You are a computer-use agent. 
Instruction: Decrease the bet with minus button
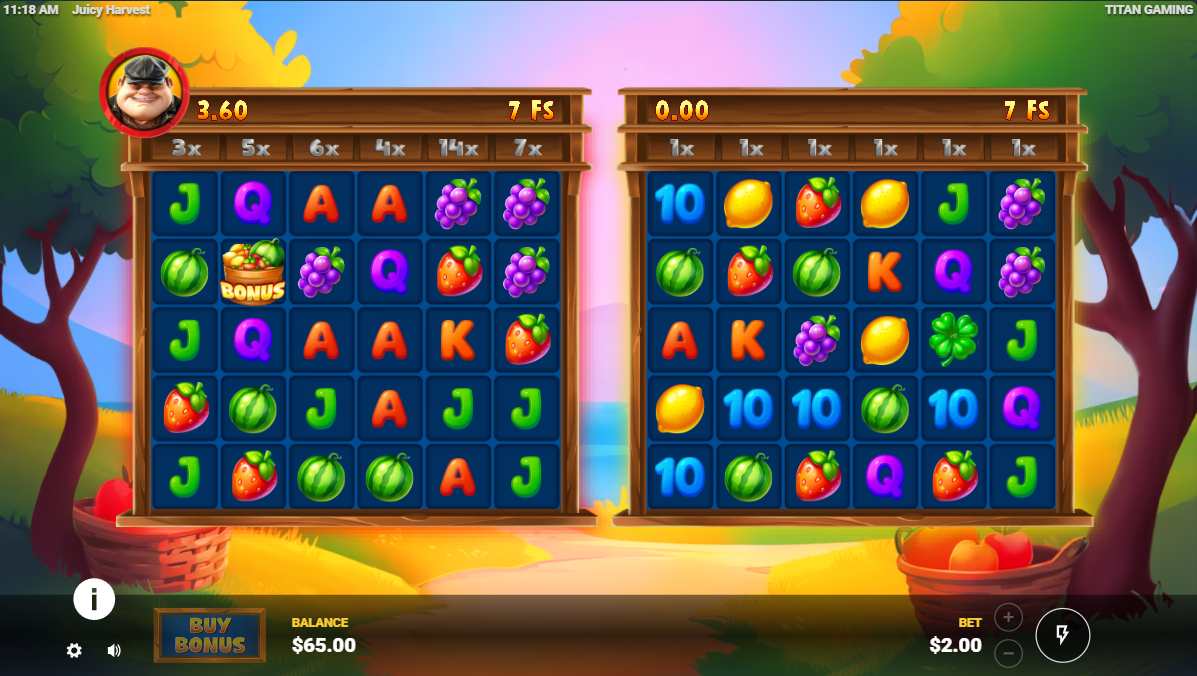(x=1008, y=653)
